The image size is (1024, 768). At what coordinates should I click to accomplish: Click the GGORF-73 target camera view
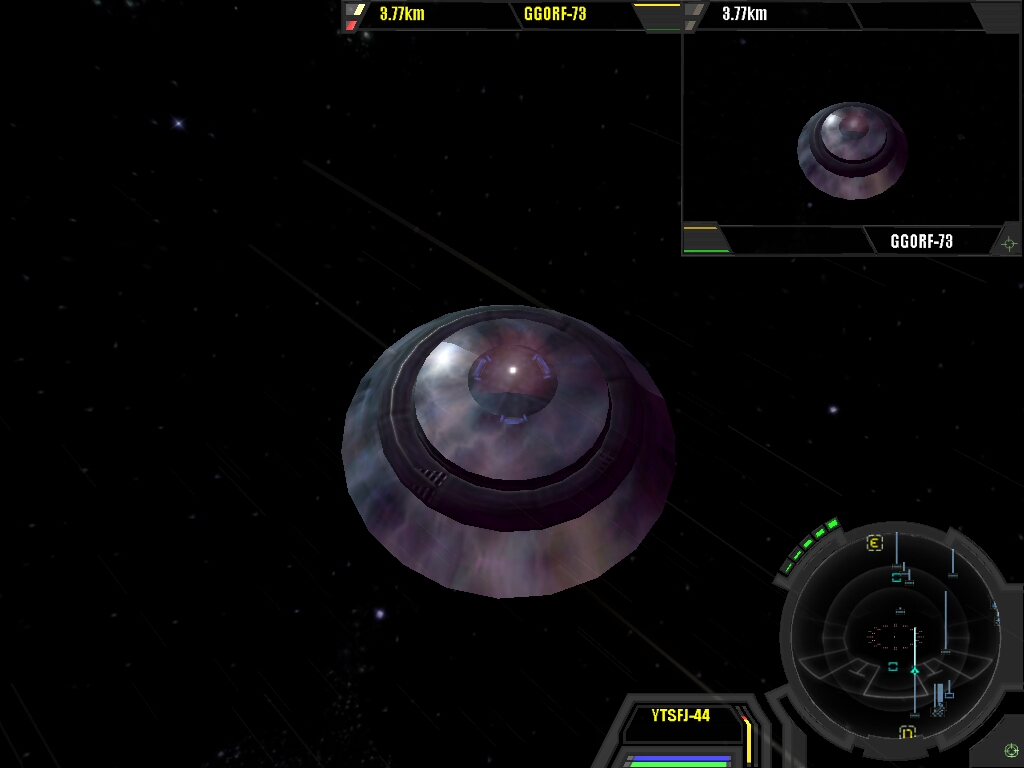pos(851,130)
